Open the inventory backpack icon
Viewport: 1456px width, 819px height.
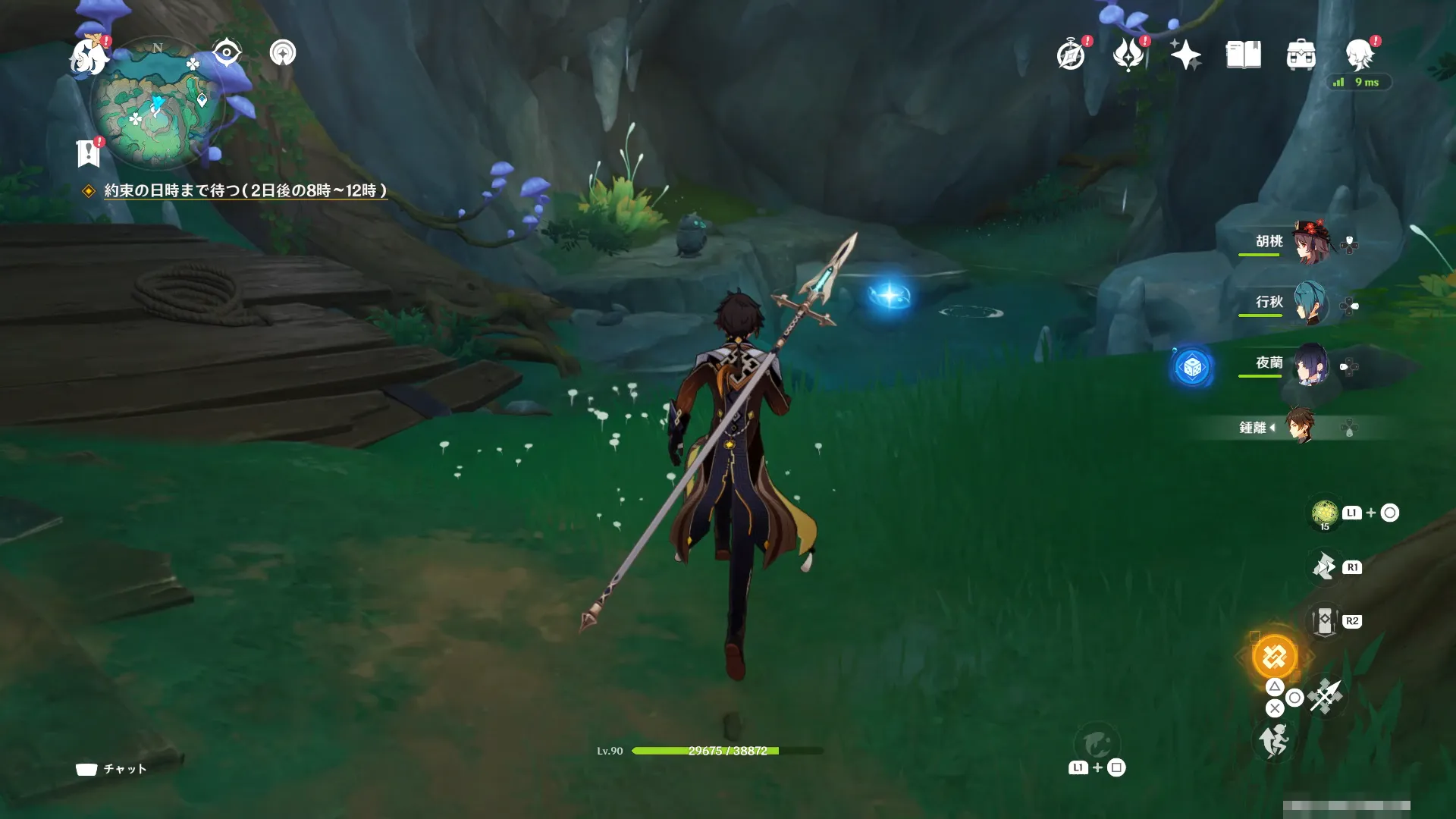(1301, 55)
